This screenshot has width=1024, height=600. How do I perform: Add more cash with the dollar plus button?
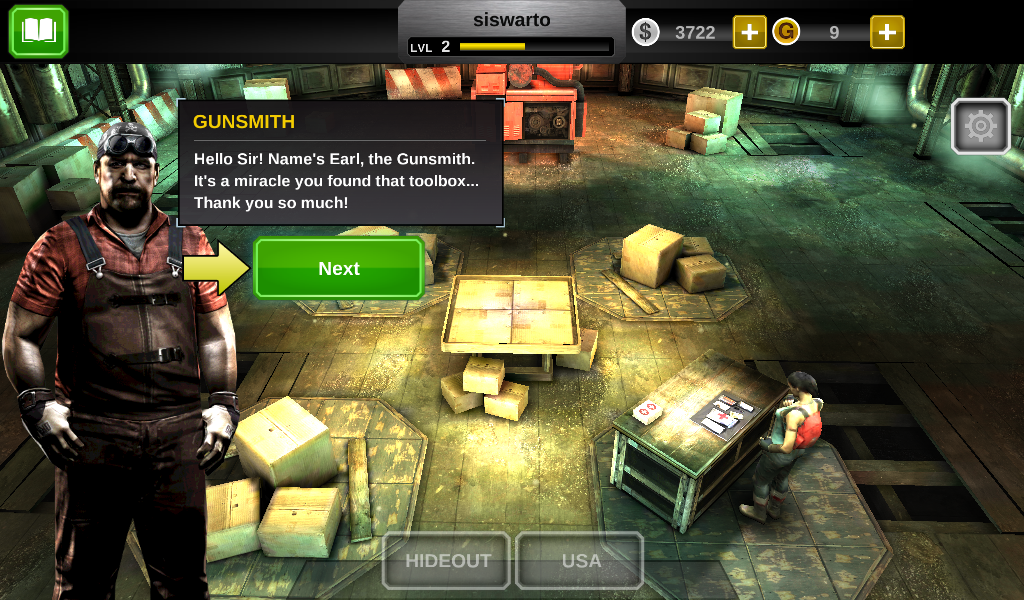coord(749,32)
